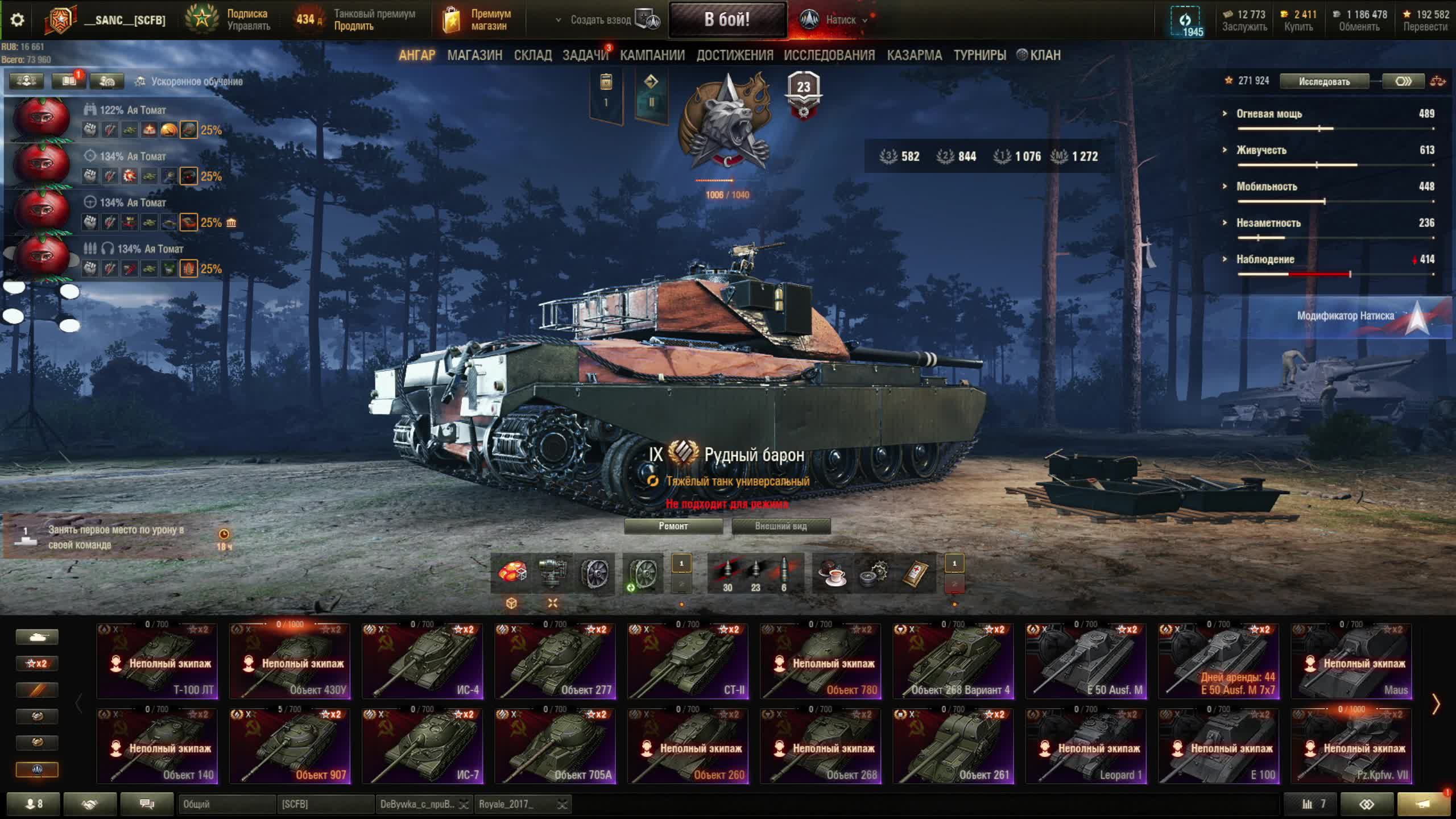This screenshot has width=1456, height=819.
Task: Open the Общий chat channel
Action: 226,804
